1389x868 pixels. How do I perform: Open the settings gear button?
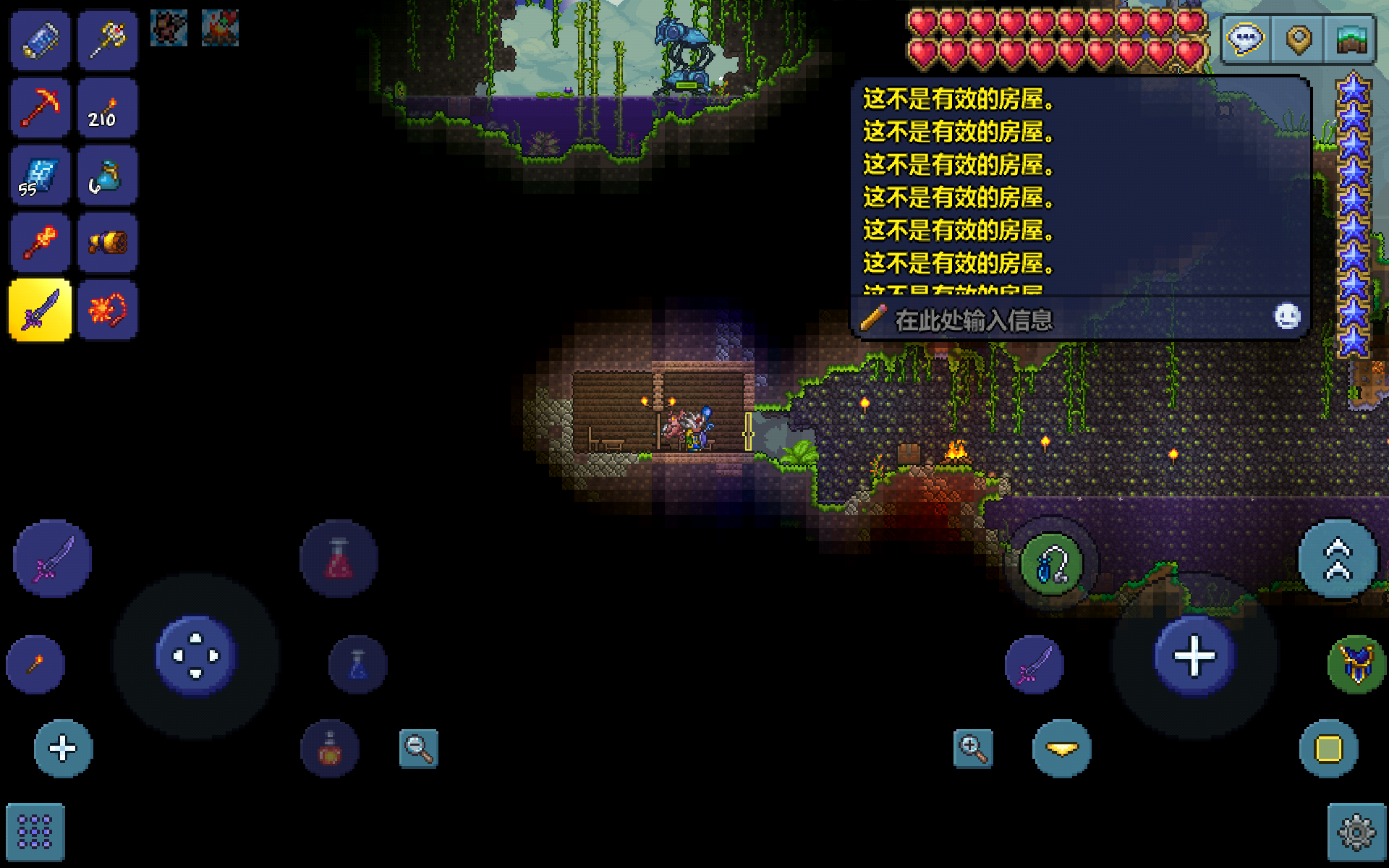pyautogui.click(x=1356, y=833)
